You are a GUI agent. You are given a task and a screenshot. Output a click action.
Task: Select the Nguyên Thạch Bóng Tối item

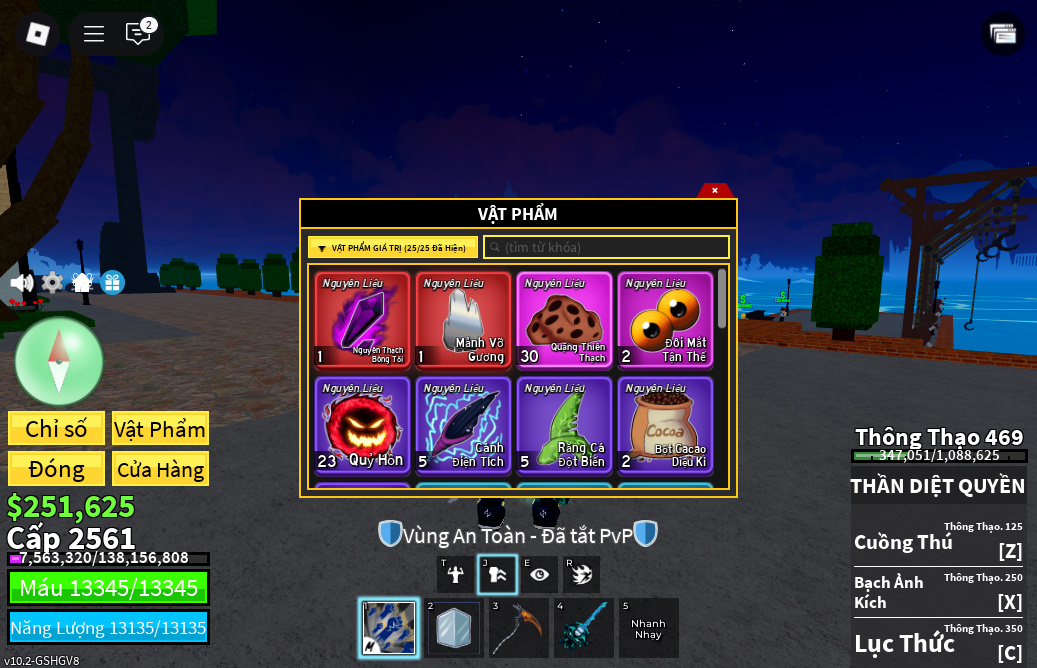(362, 320)
